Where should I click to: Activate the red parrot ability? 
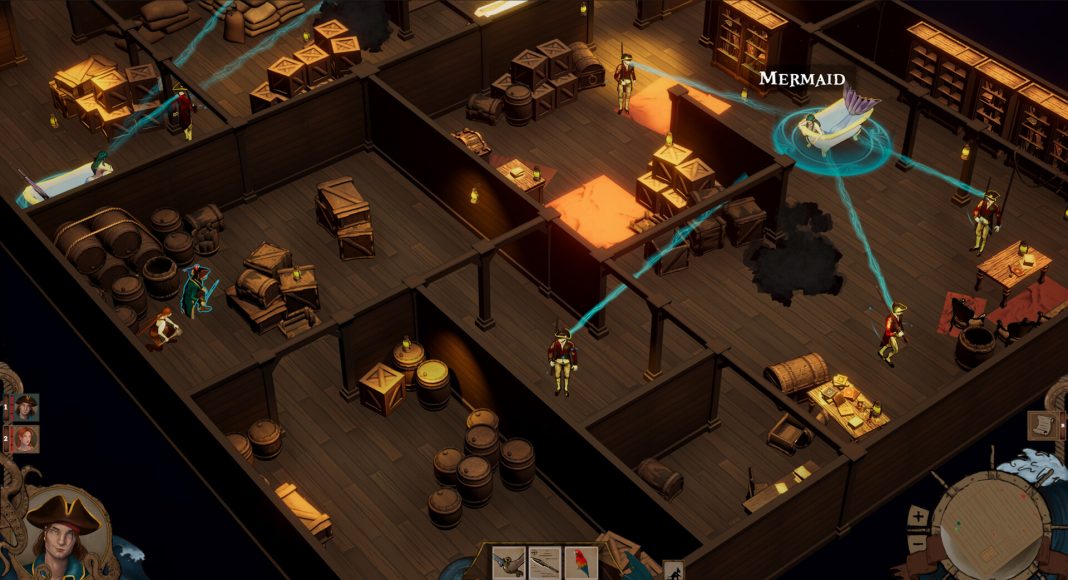[580, 563]
